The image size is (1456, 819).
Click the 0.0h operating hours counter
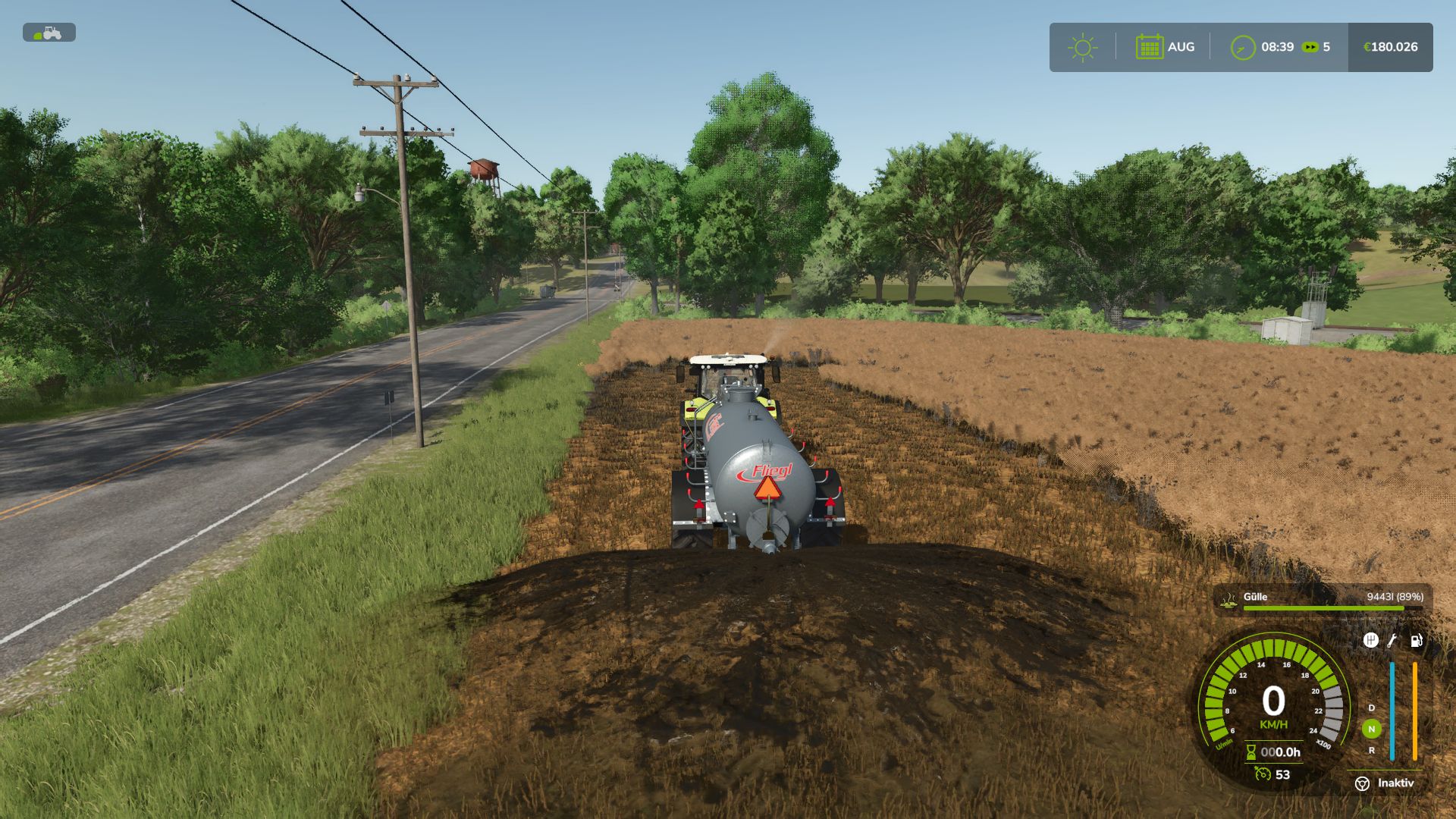point(1280,752)
